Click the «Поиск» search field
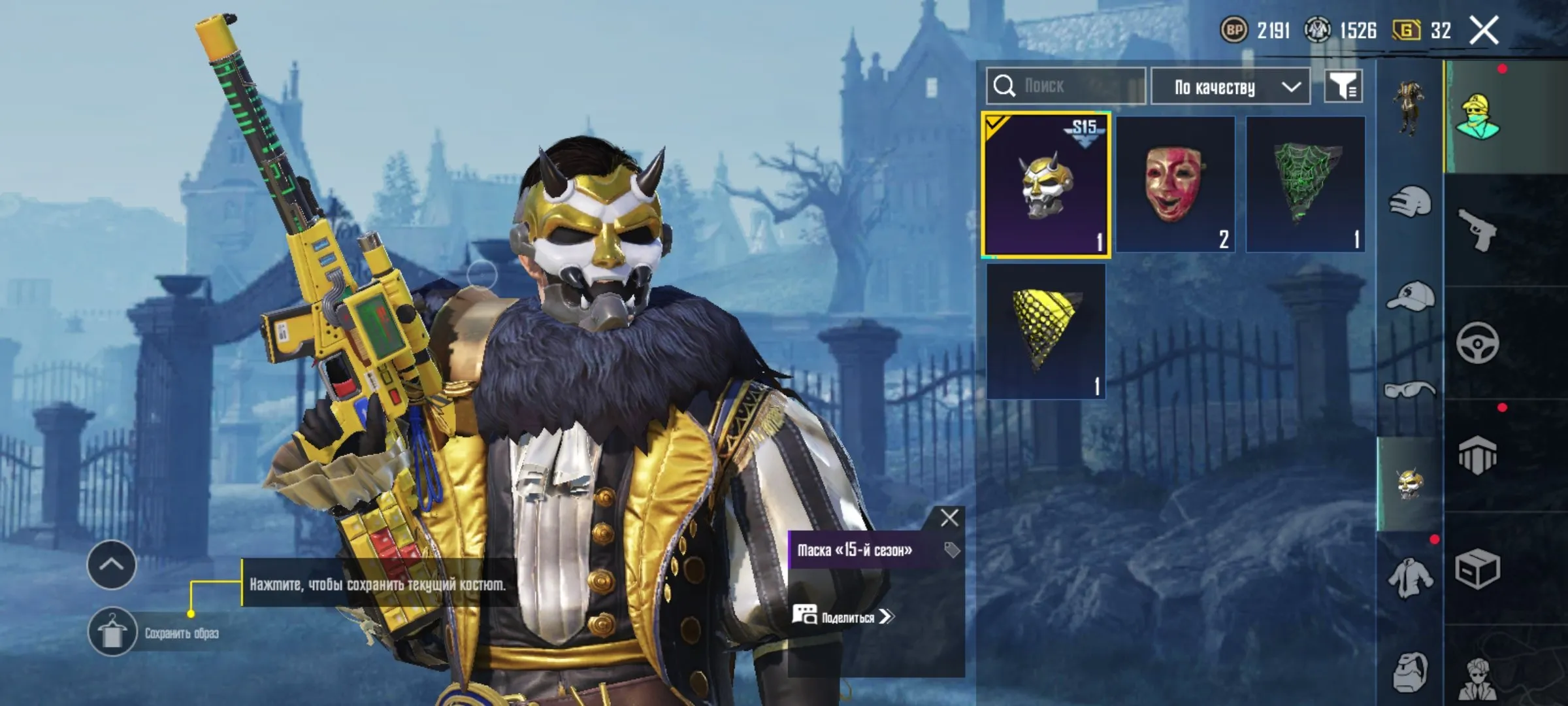This screenshot has width=1568, height=706. point(1065,86)
